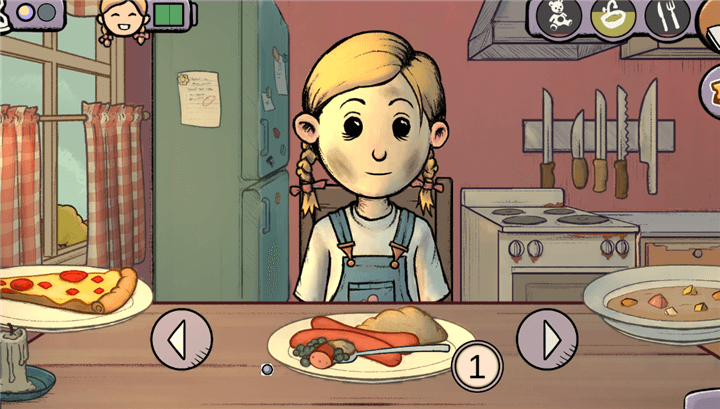The width and height of the screenshot is (720, 409).
Task: Choose the bowl of soup
Action: pyautogui.click(x=660, y=300)
